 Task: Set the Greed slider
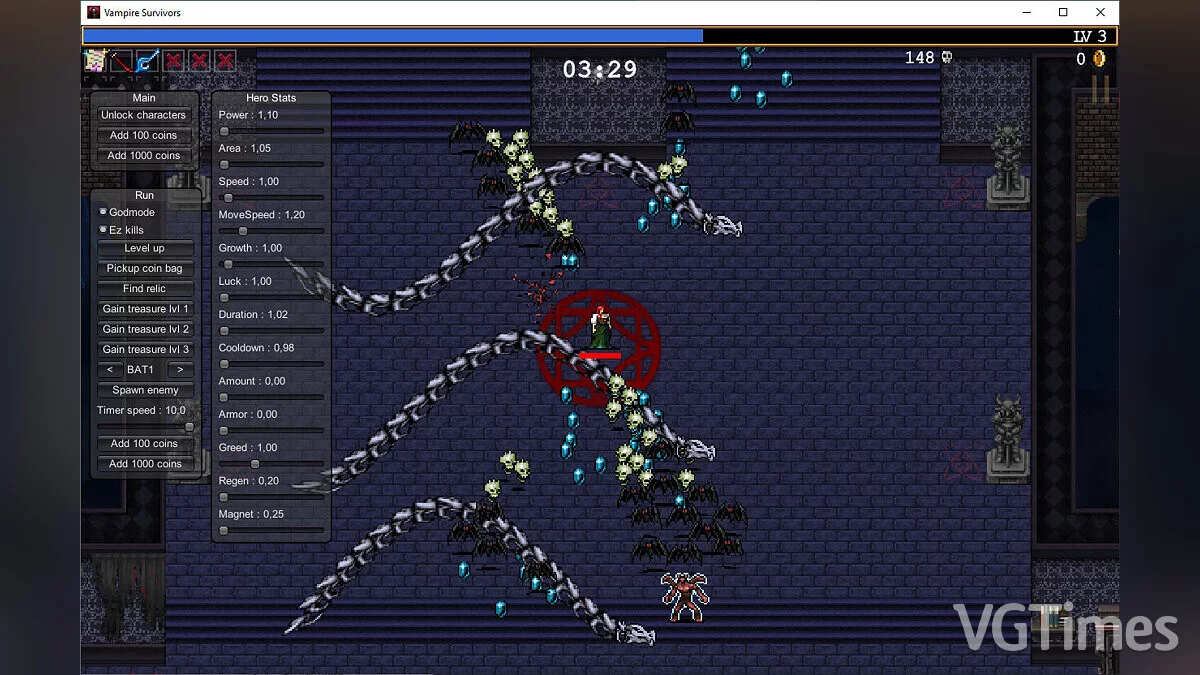coord(271,464)
